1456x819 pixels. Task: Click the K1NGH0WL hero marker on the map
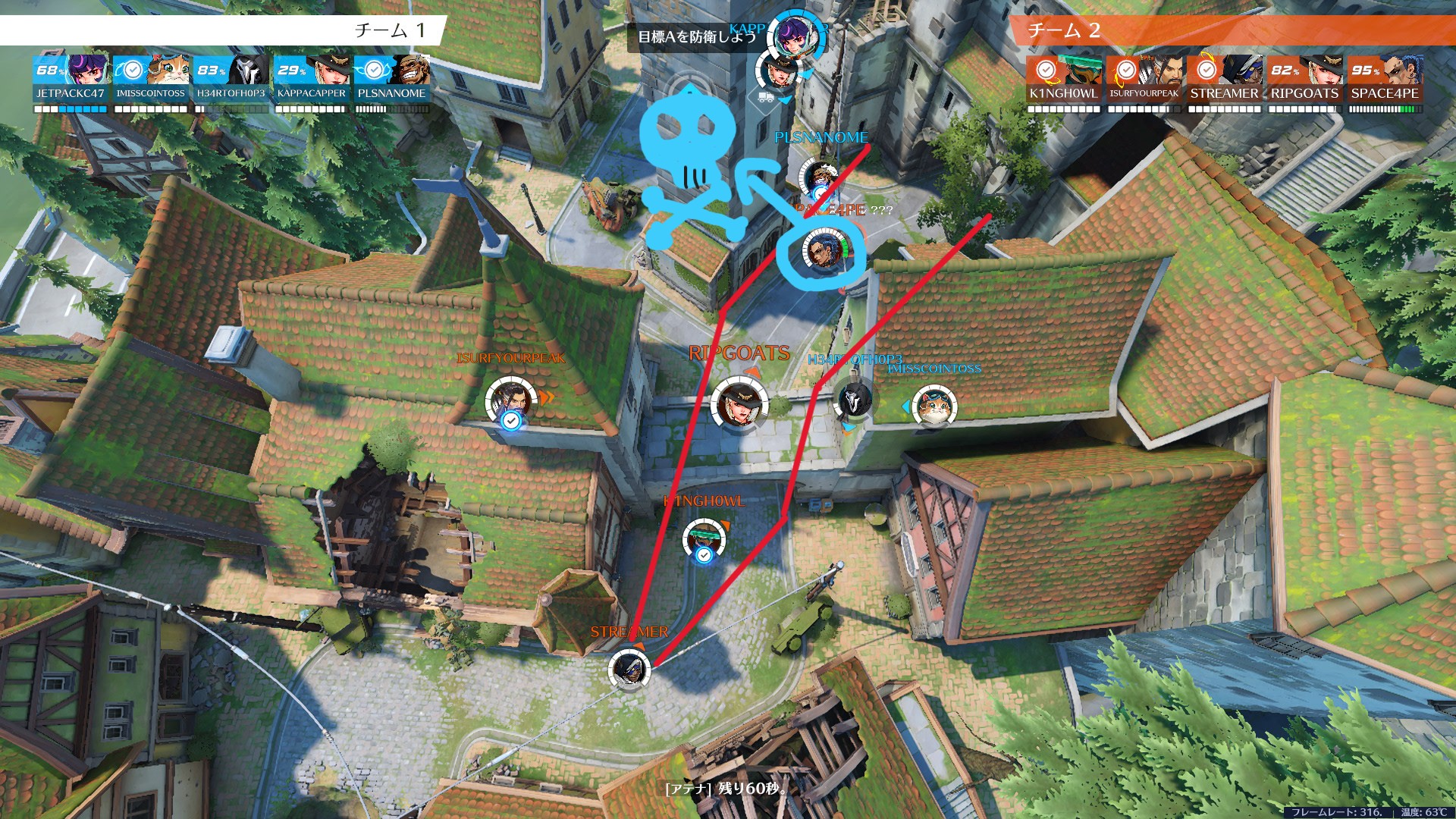[x=703, y=538]
